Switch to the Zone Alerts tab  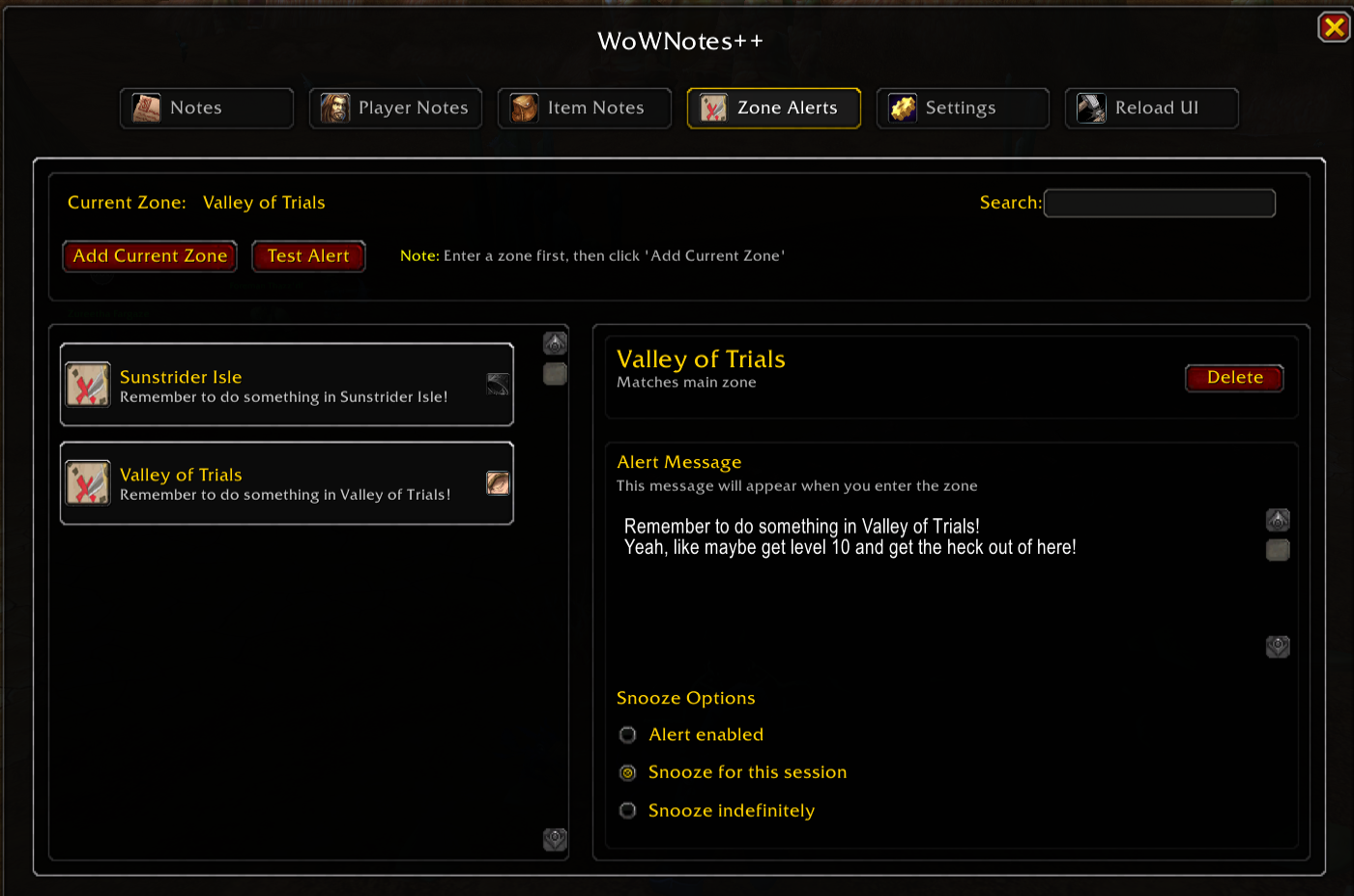click(x=773, y=107)
